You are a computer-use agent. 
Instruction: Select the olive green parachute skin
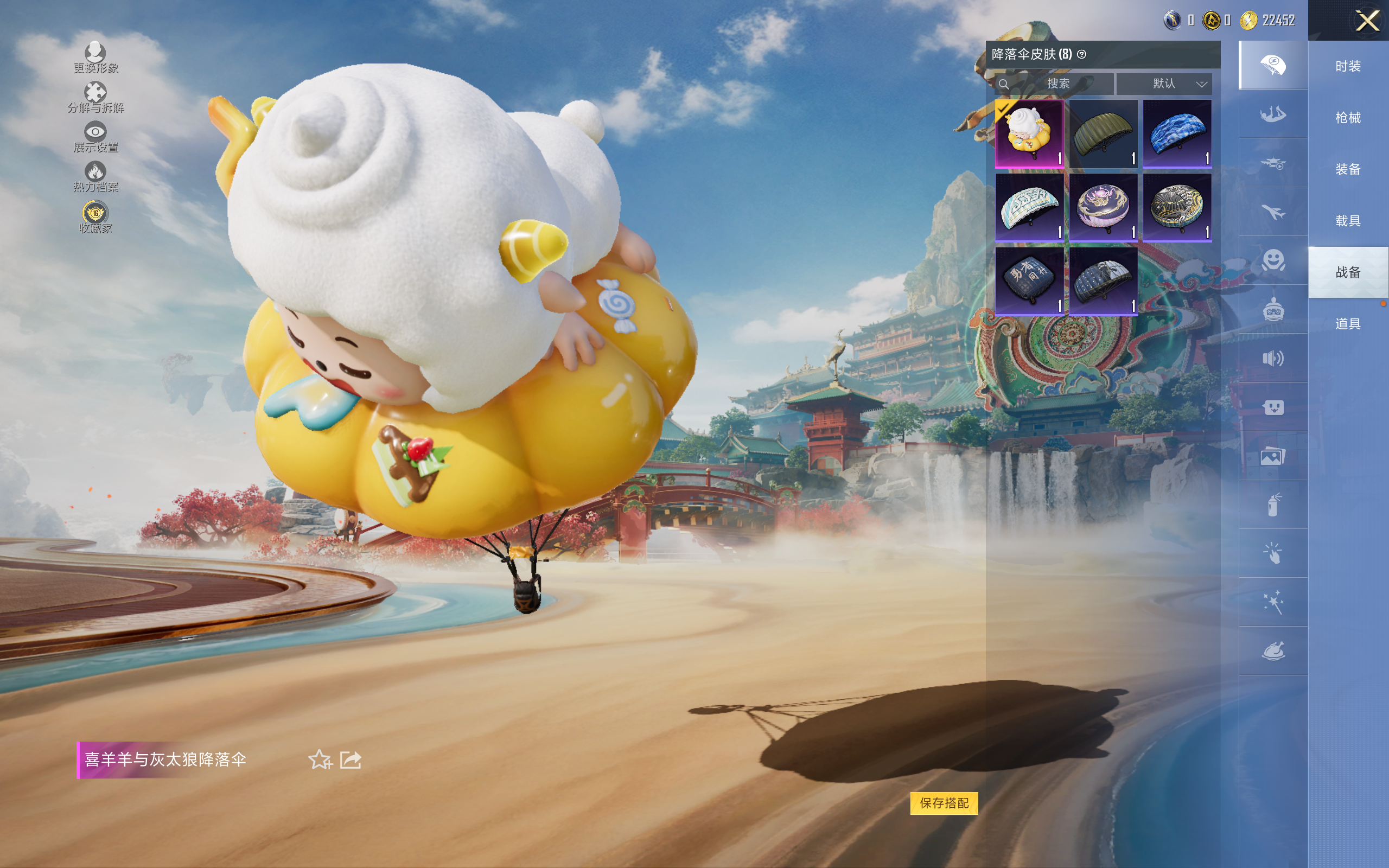tap(1103, 134)
